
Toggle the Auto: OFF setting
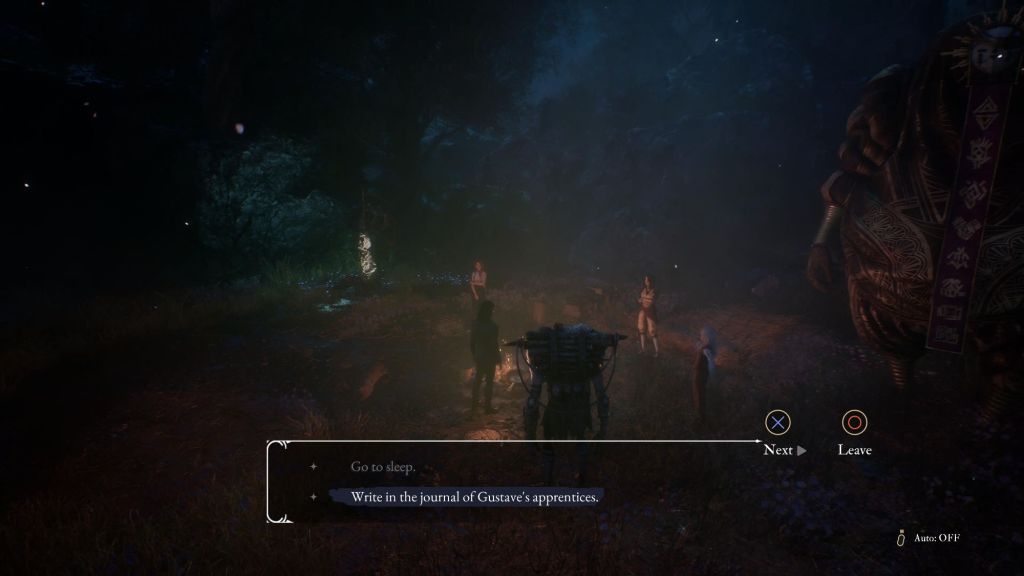click(929, 538)
